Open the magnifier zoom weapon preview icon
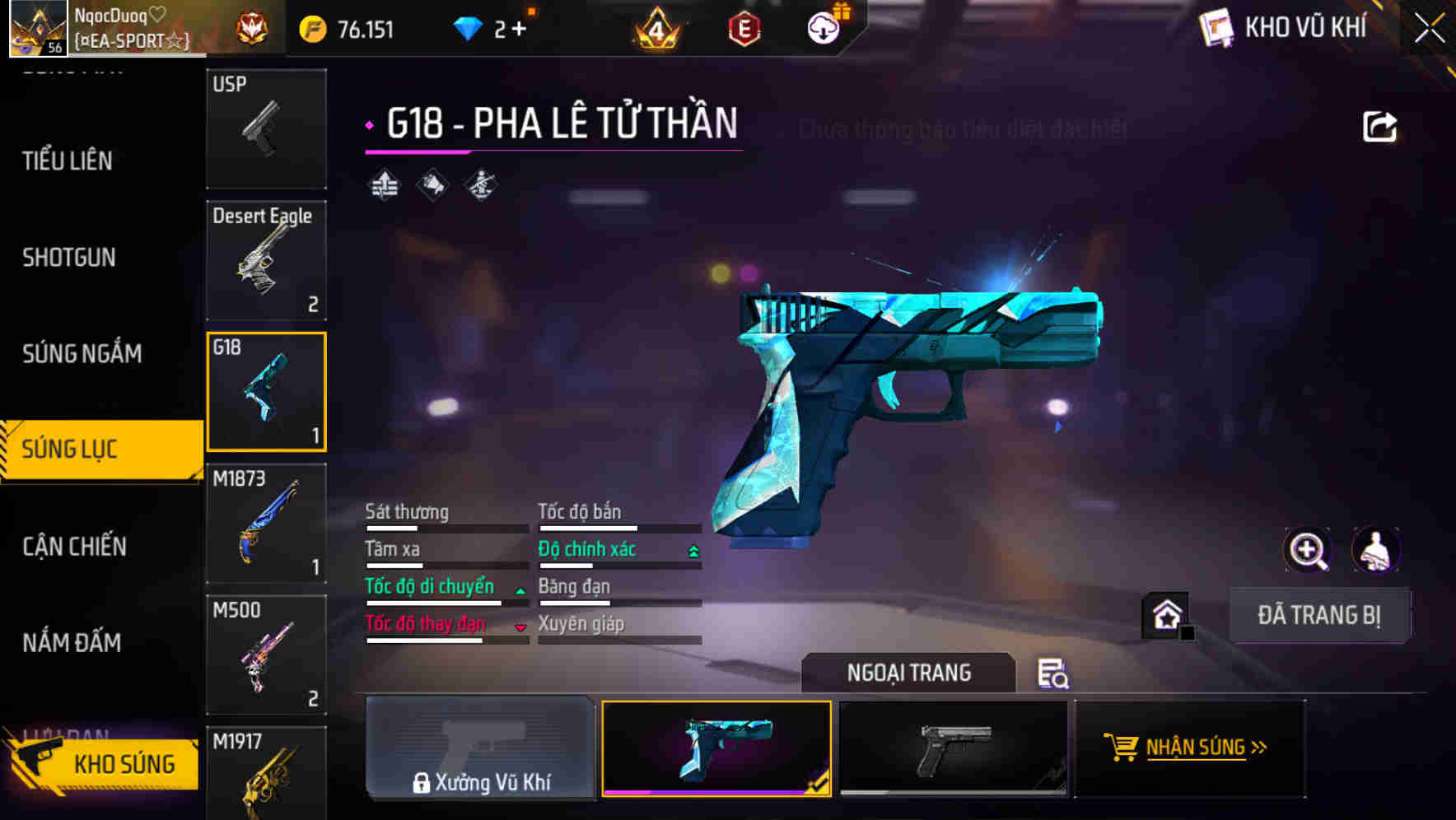Screen dimensions: 1456x820 (1308, 549)
